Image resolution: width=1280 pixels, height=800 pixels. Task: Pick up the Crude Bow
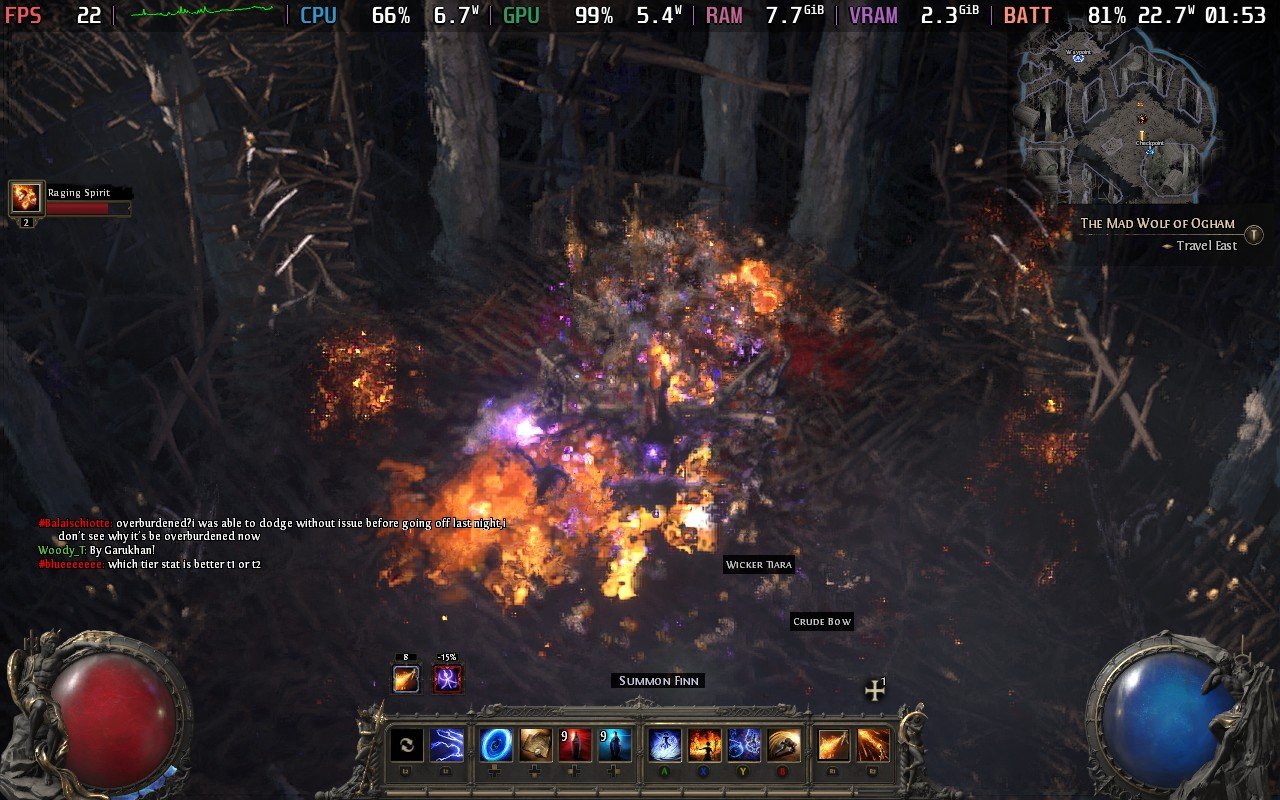[821, 621]
